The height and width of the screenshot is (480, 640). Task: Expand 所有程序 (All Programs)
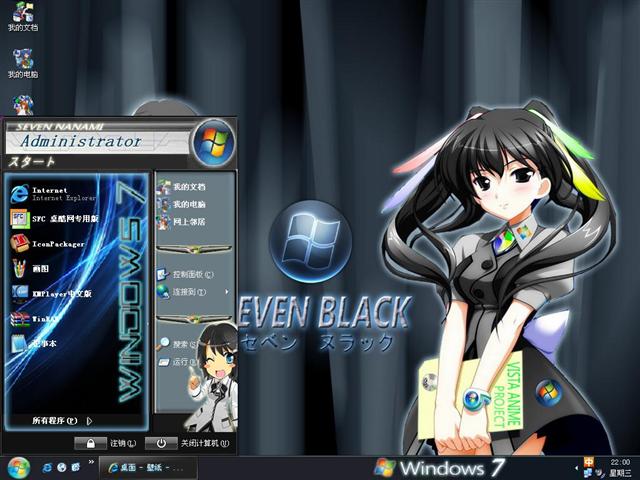click(x=62, y=421)
